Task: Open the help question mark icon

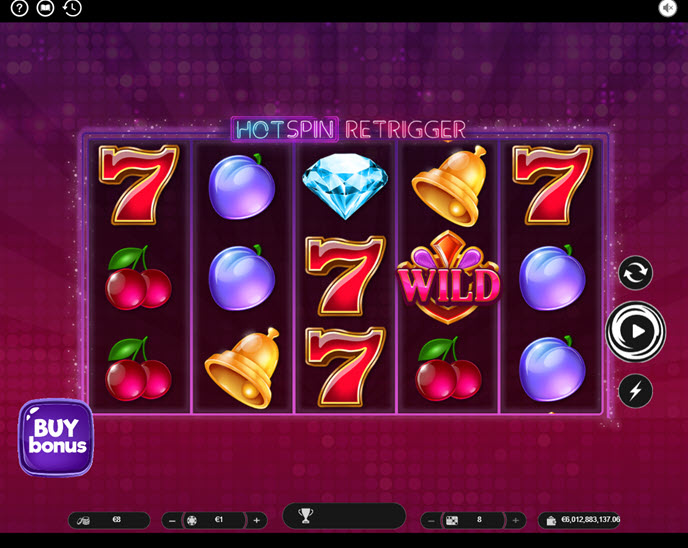Action: click(20, 9)
